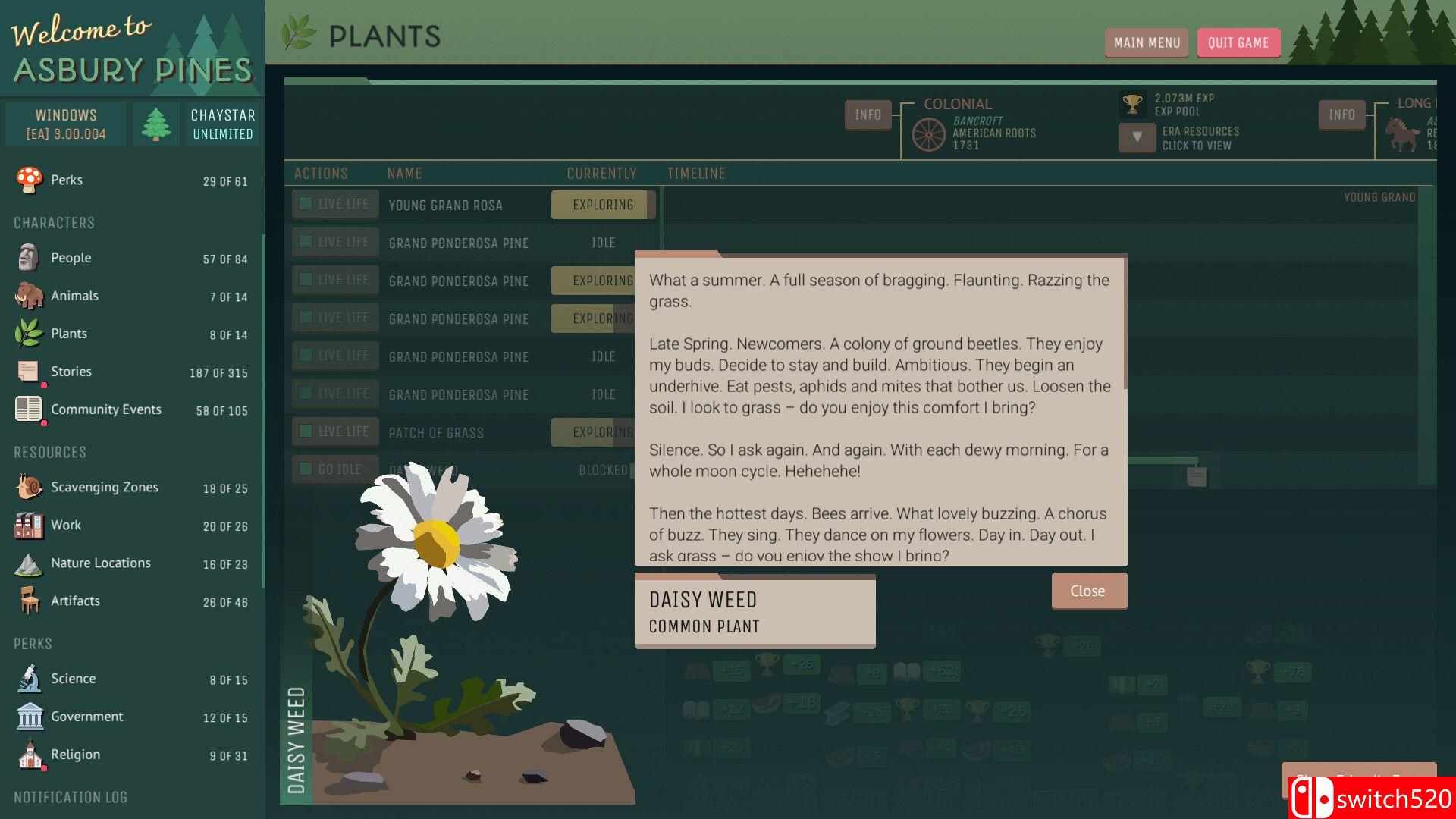Click the mammoth Animals icon
Screen dimensions: 1456x819
pyautogui.click(x=29, y=295)
